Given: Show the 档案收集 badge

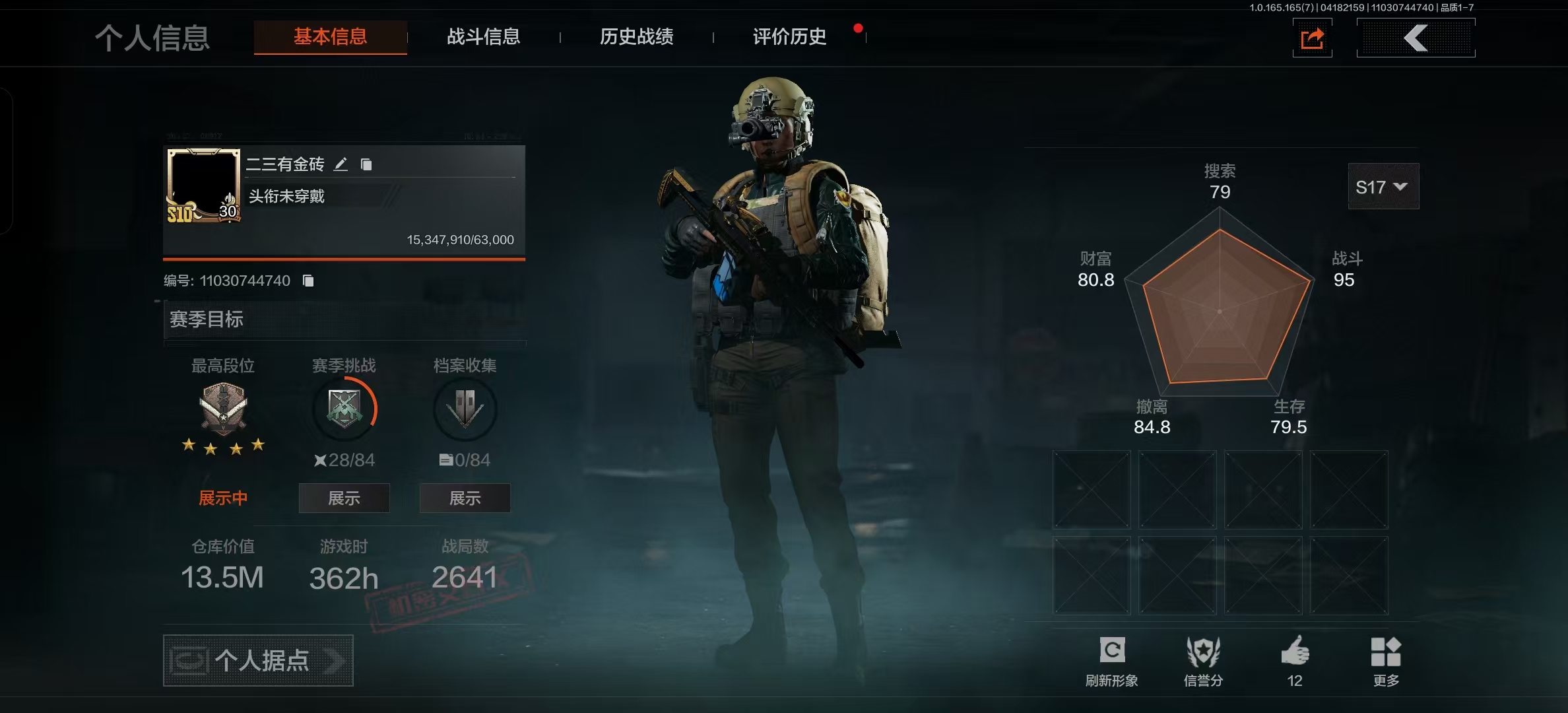Looking at the screenshot, I should 465,498.
